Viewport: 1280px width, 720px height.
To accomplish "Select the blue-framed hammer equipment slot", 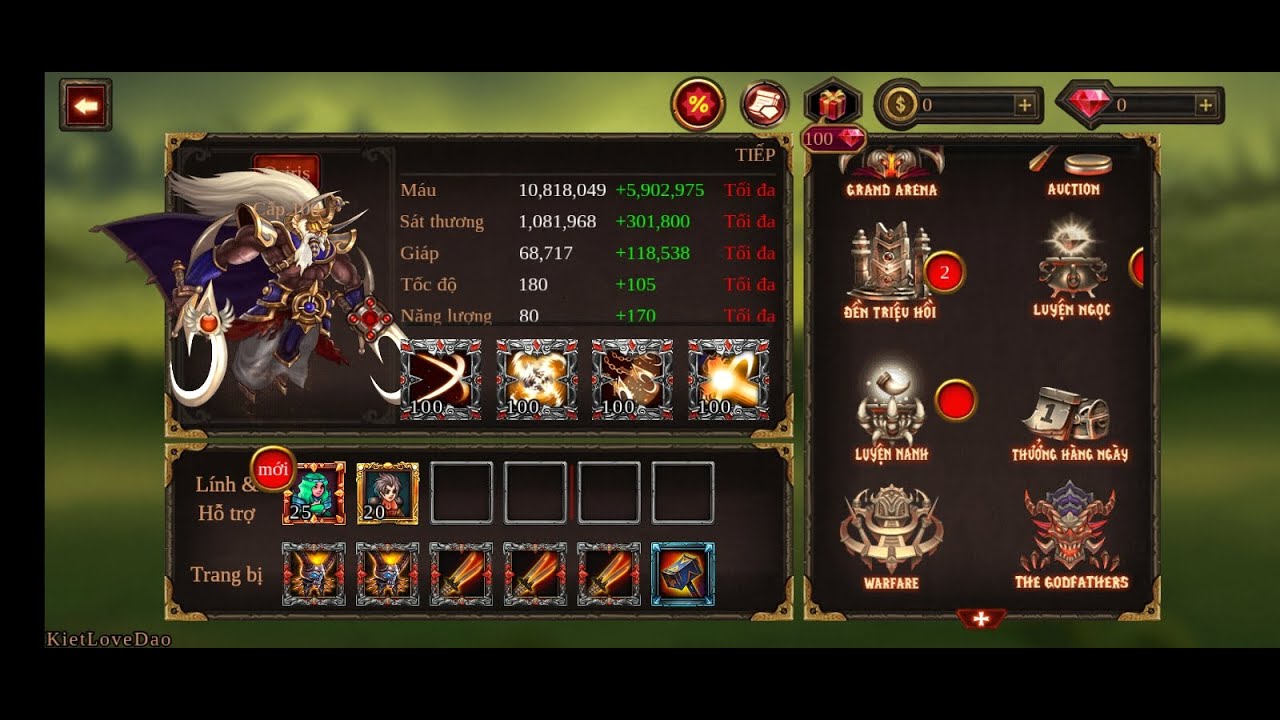I will [x=683, y=574].
